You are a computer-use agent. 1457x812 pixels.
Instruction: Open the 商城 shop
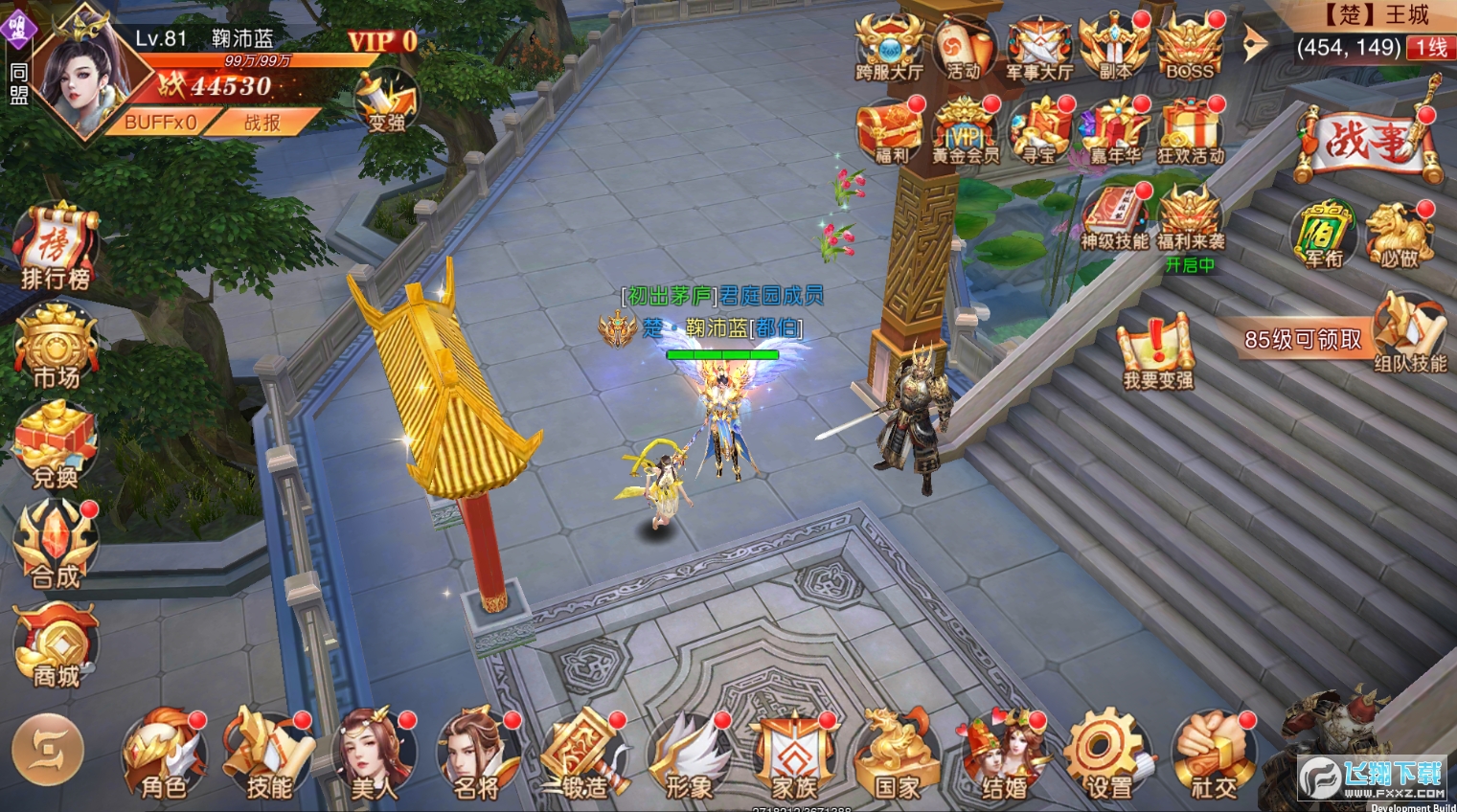click(x=56, y=644)
